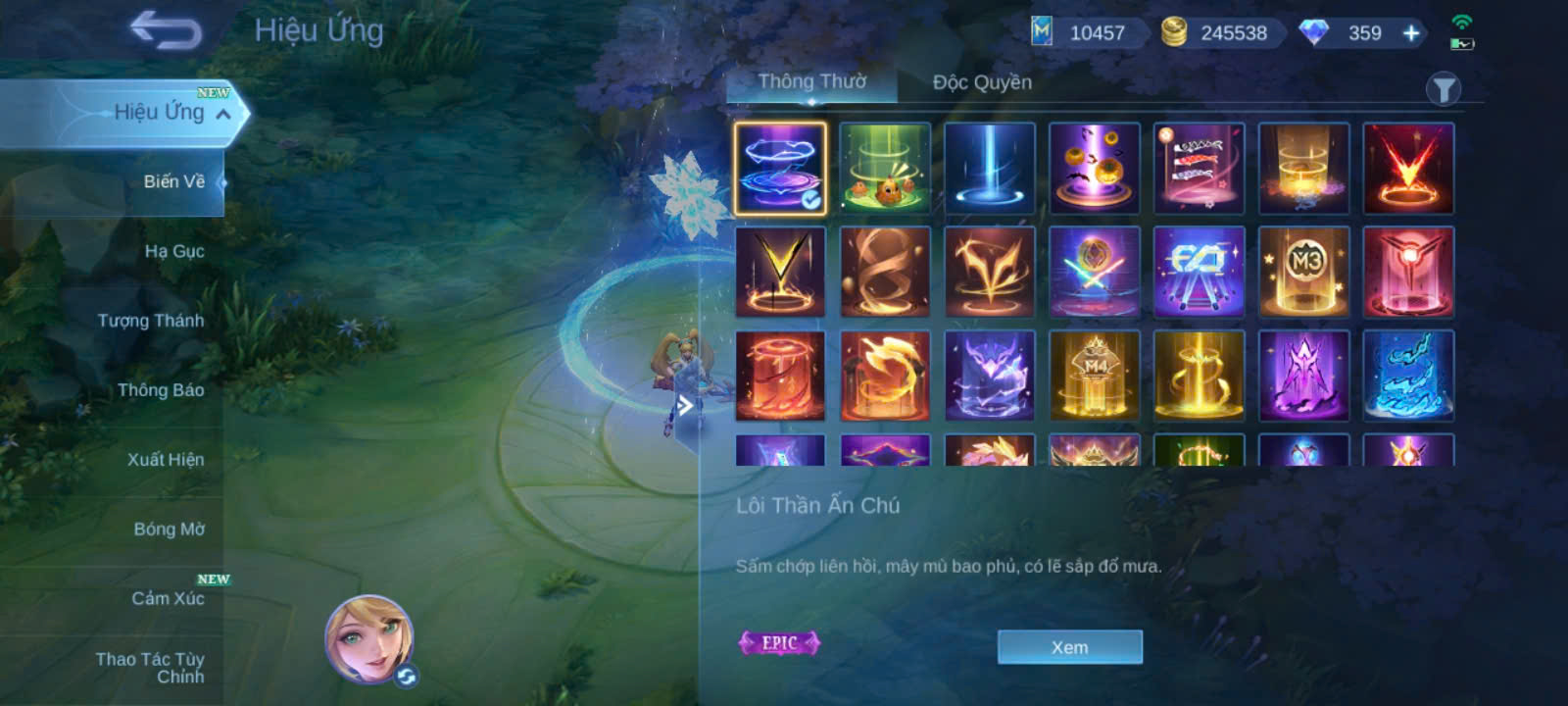Open the Biến Về effects section
The height and width of the screenshot is (706, 1568).
click(173, 181)
